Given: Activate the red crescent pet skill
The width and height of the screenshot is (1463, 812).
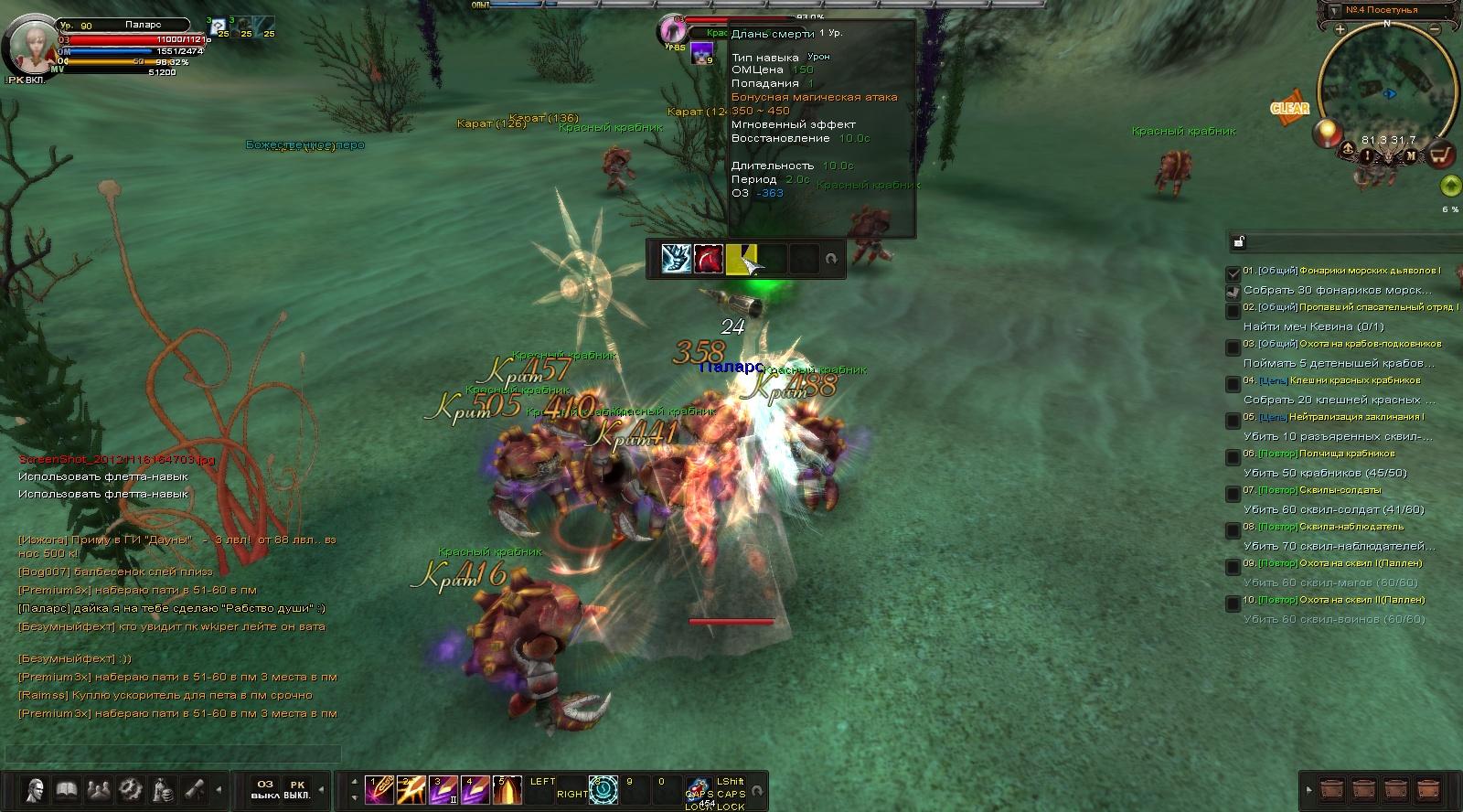Looking at the screenshot, I should click(709, 259).
